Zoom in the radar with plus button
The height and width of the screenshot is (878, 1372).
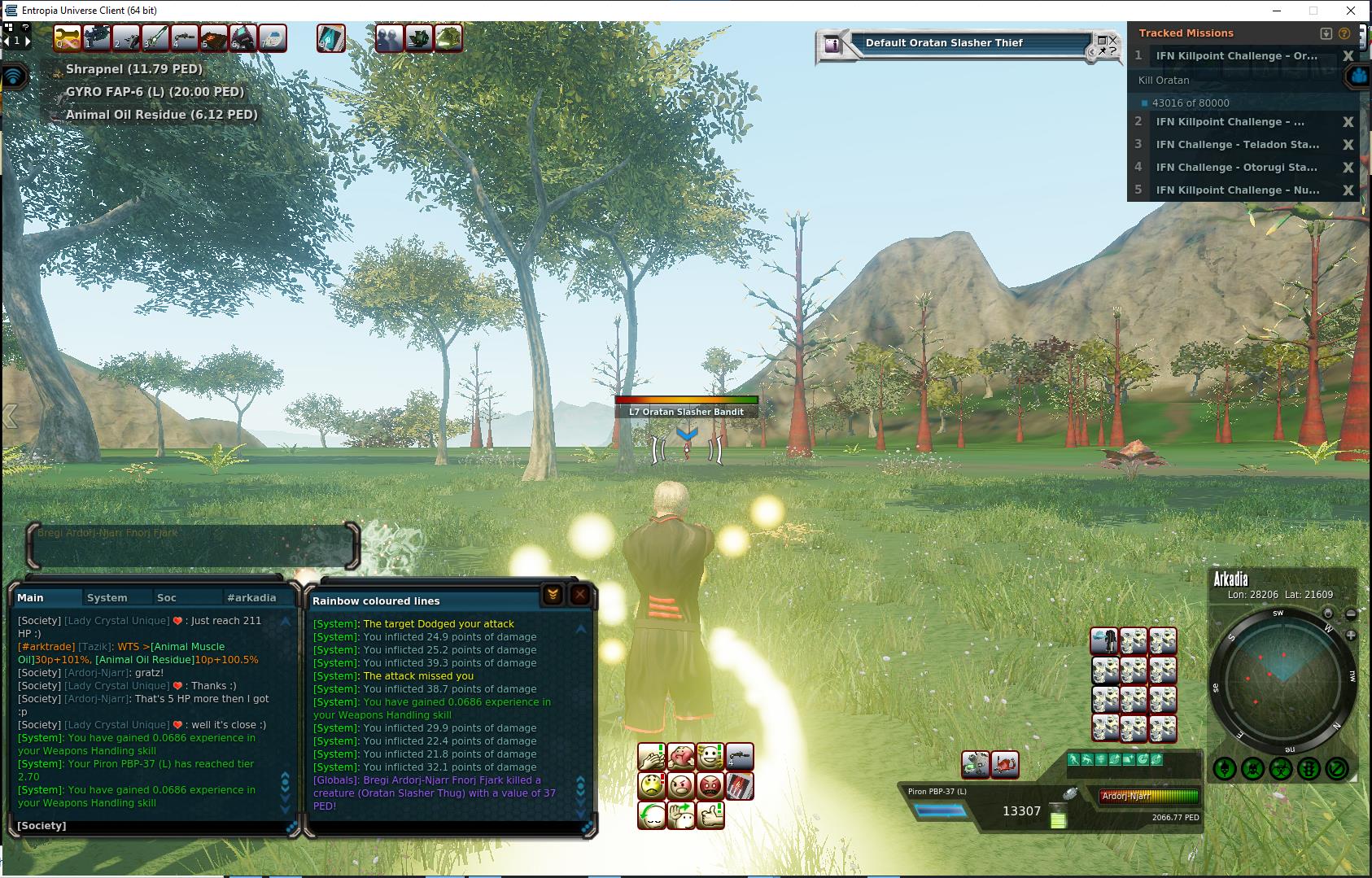[1351, 635]
